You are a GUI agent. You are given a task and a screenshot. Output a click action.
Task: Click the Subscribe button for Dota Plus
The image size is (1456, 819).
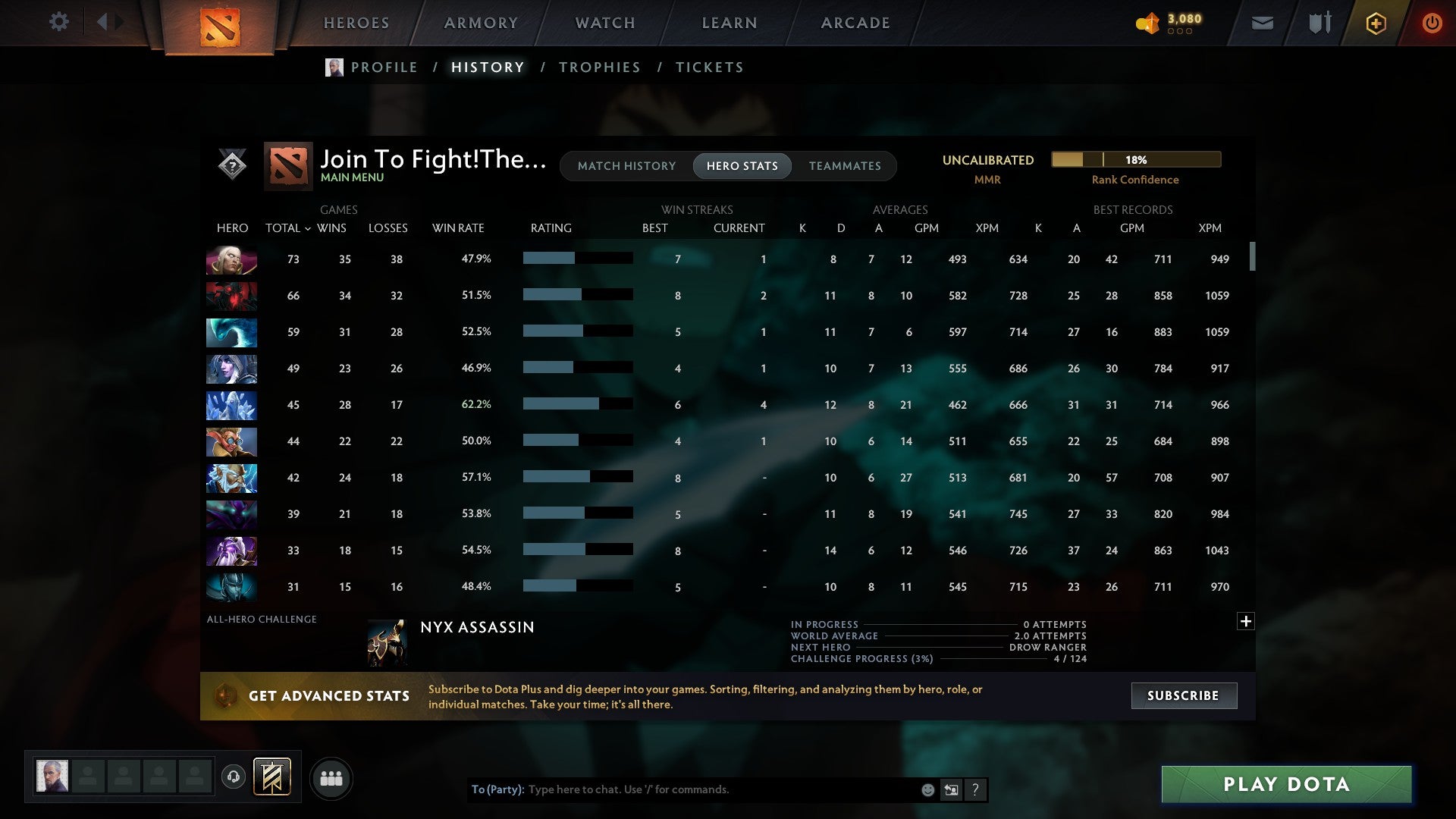(1183, 695)
